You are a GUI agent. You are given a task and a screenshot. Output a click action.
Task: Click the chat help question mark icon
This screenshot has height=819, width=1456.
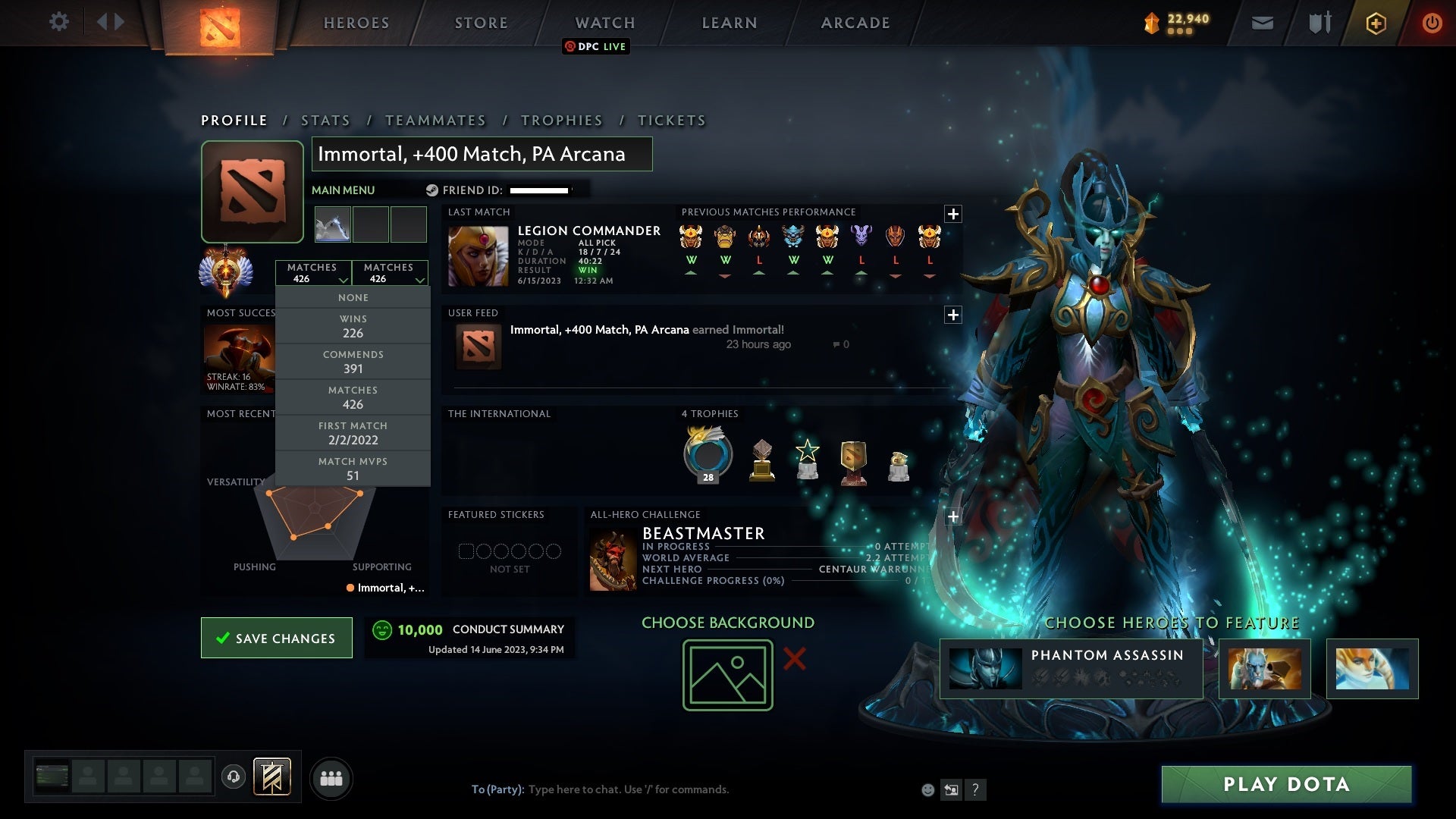(x=976, y=789)
